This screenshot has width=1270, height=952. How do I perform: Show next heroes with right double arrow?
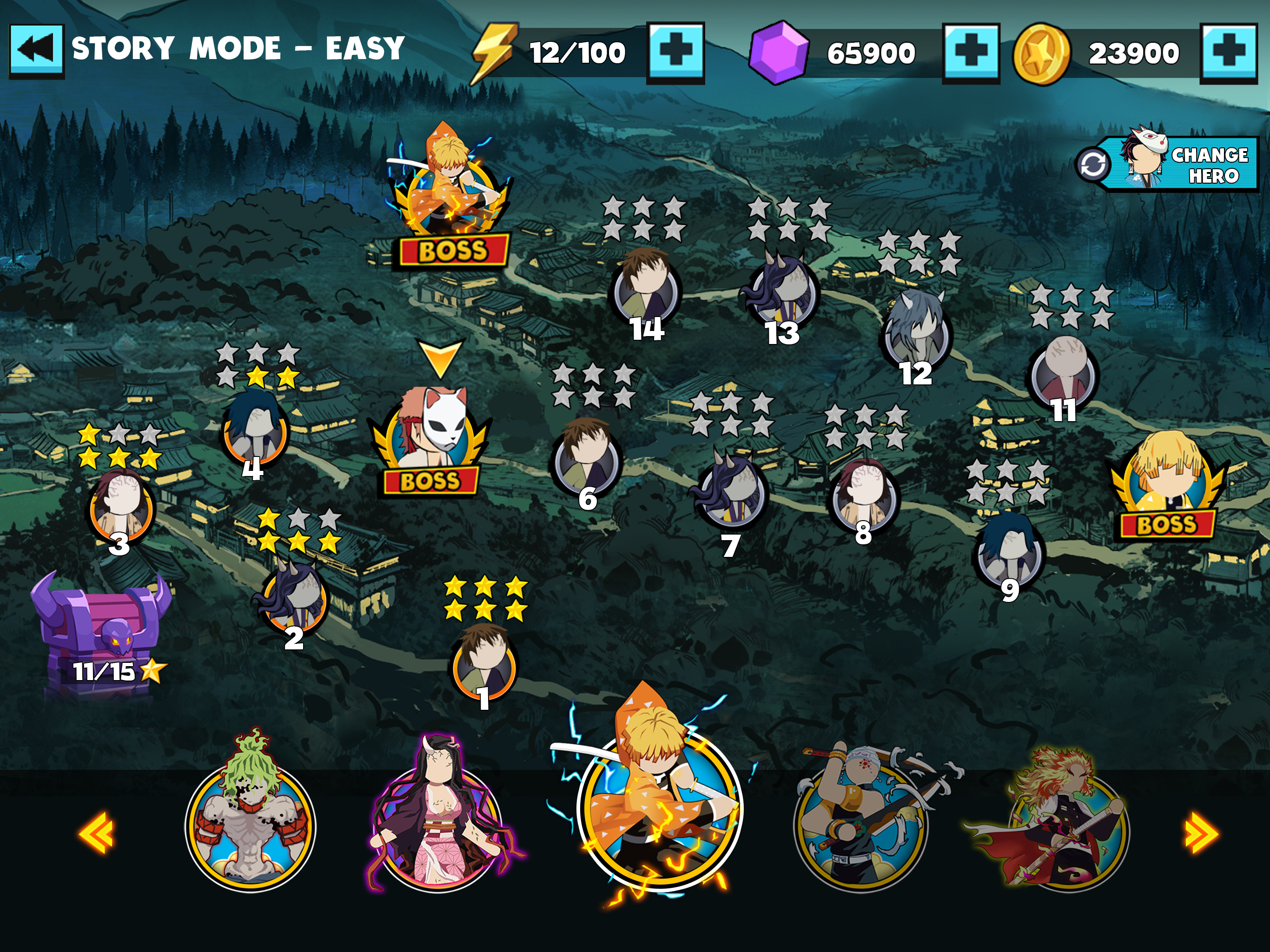pos(1201,832)
